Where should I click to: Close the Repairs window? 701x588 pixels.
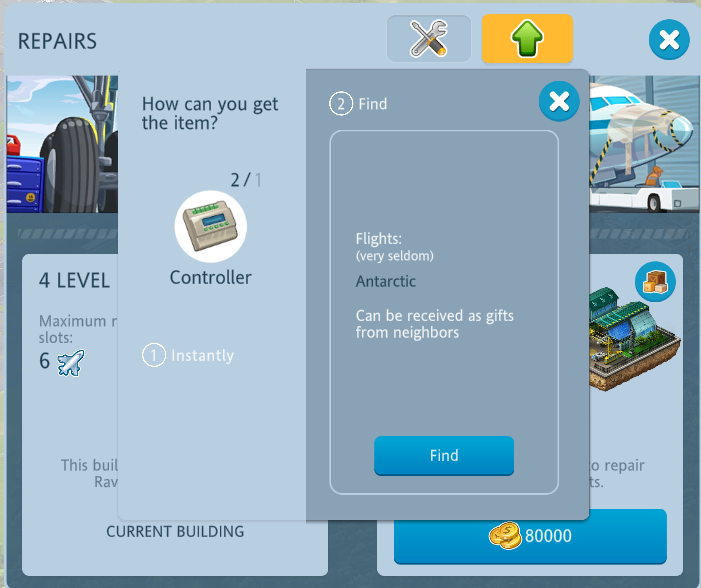coord(669,40)
